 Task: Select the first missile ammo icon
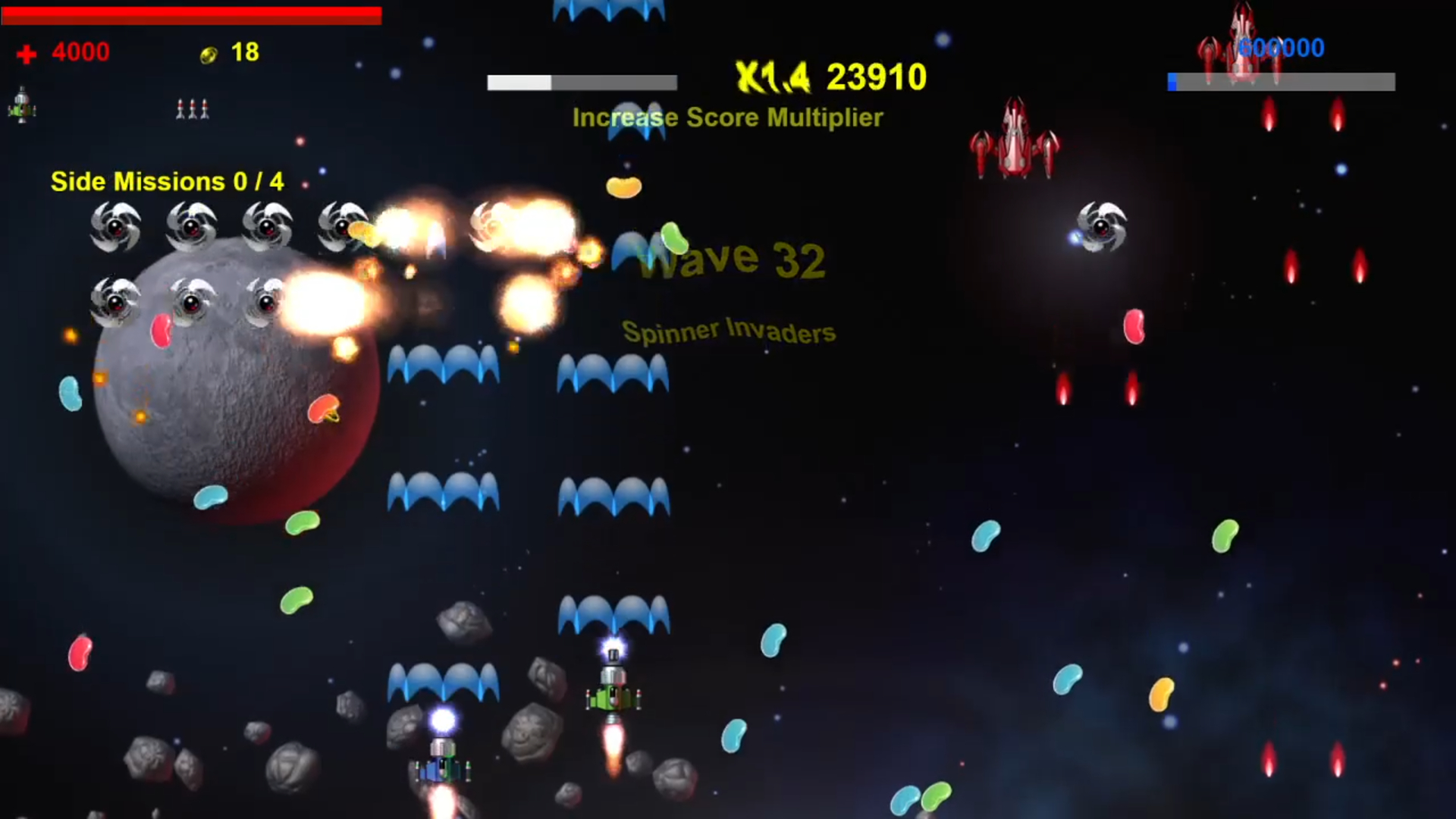182,109
